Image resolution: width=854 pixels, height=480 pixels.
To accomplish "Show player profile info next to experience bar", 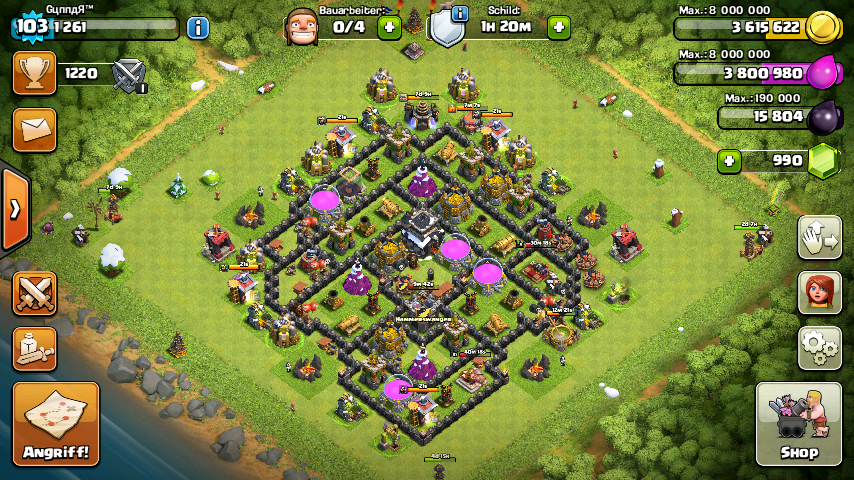I will pyautogui.click(x=198, y=27).
